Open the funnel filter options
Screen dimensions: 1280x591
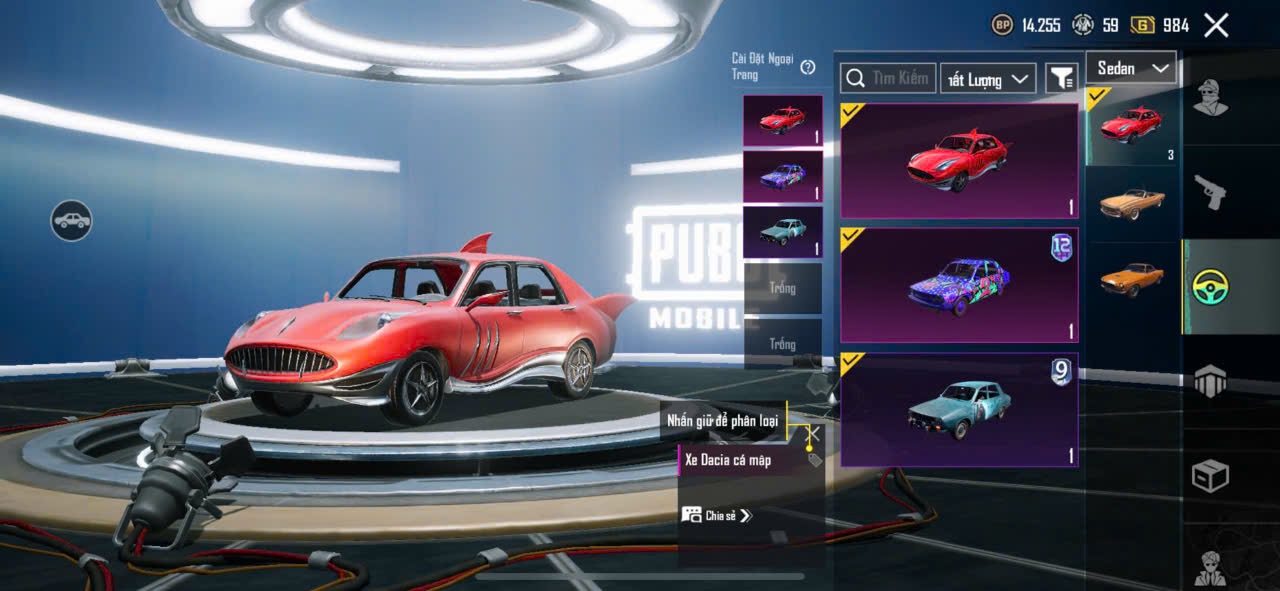1061,78
